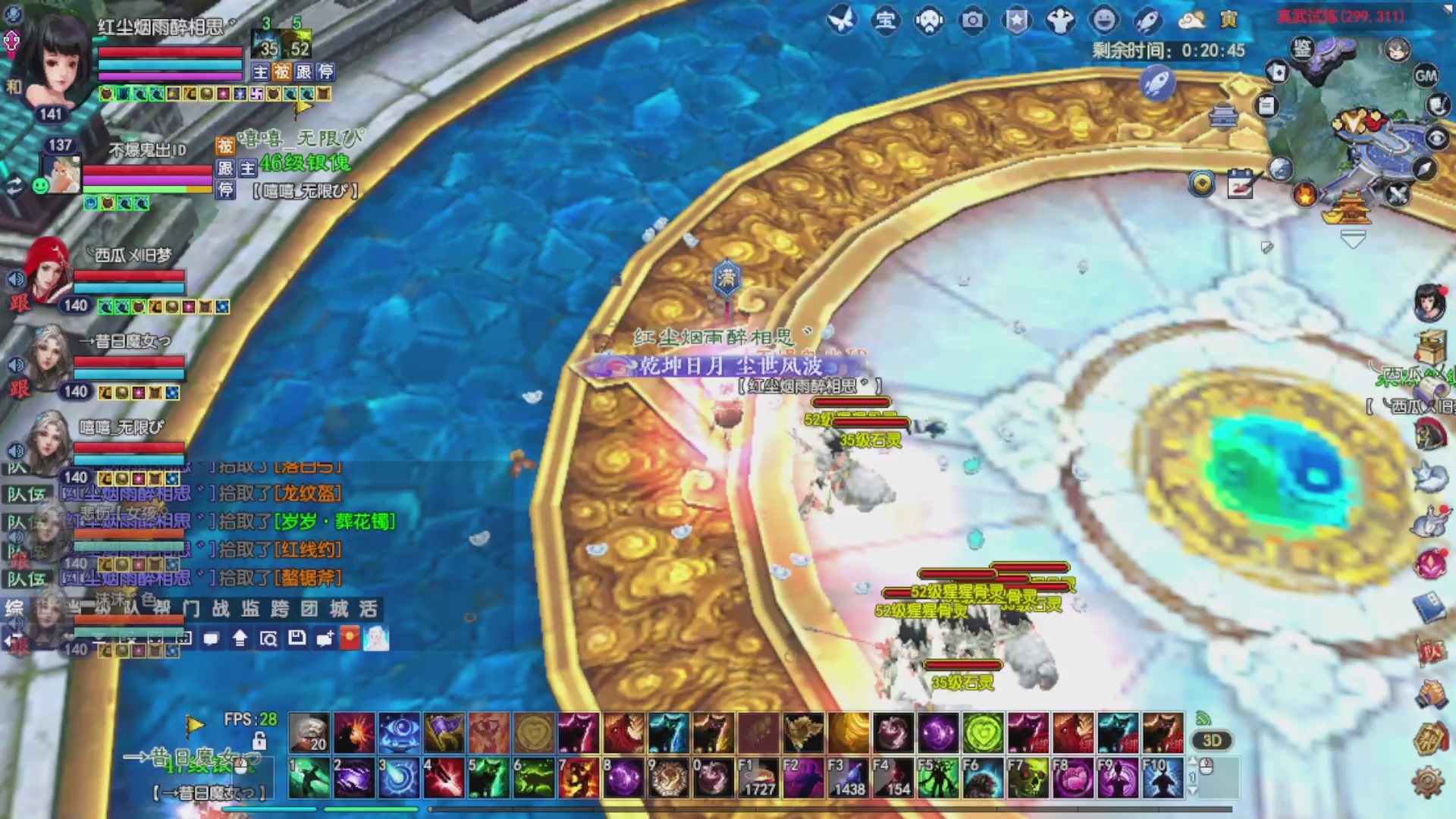Activate the green heart skill icon

(983, 733)
